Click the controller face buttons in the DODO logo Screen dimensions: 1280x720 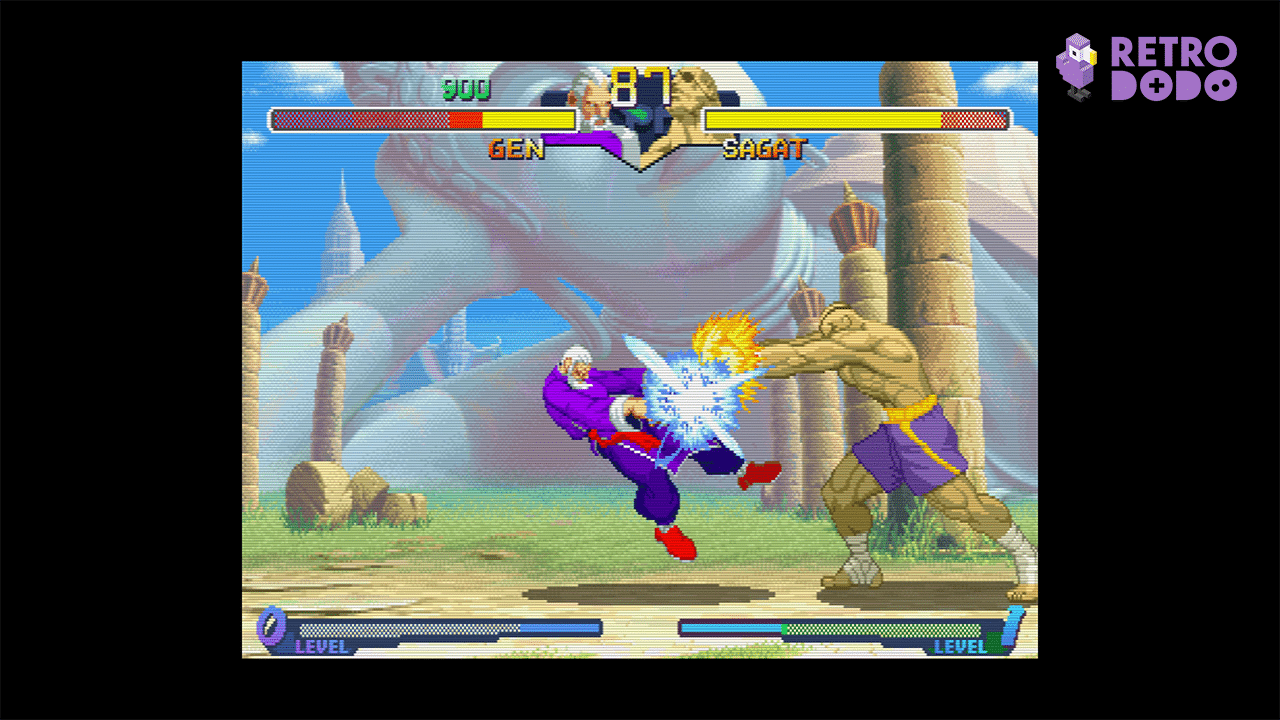point(1220,85)
